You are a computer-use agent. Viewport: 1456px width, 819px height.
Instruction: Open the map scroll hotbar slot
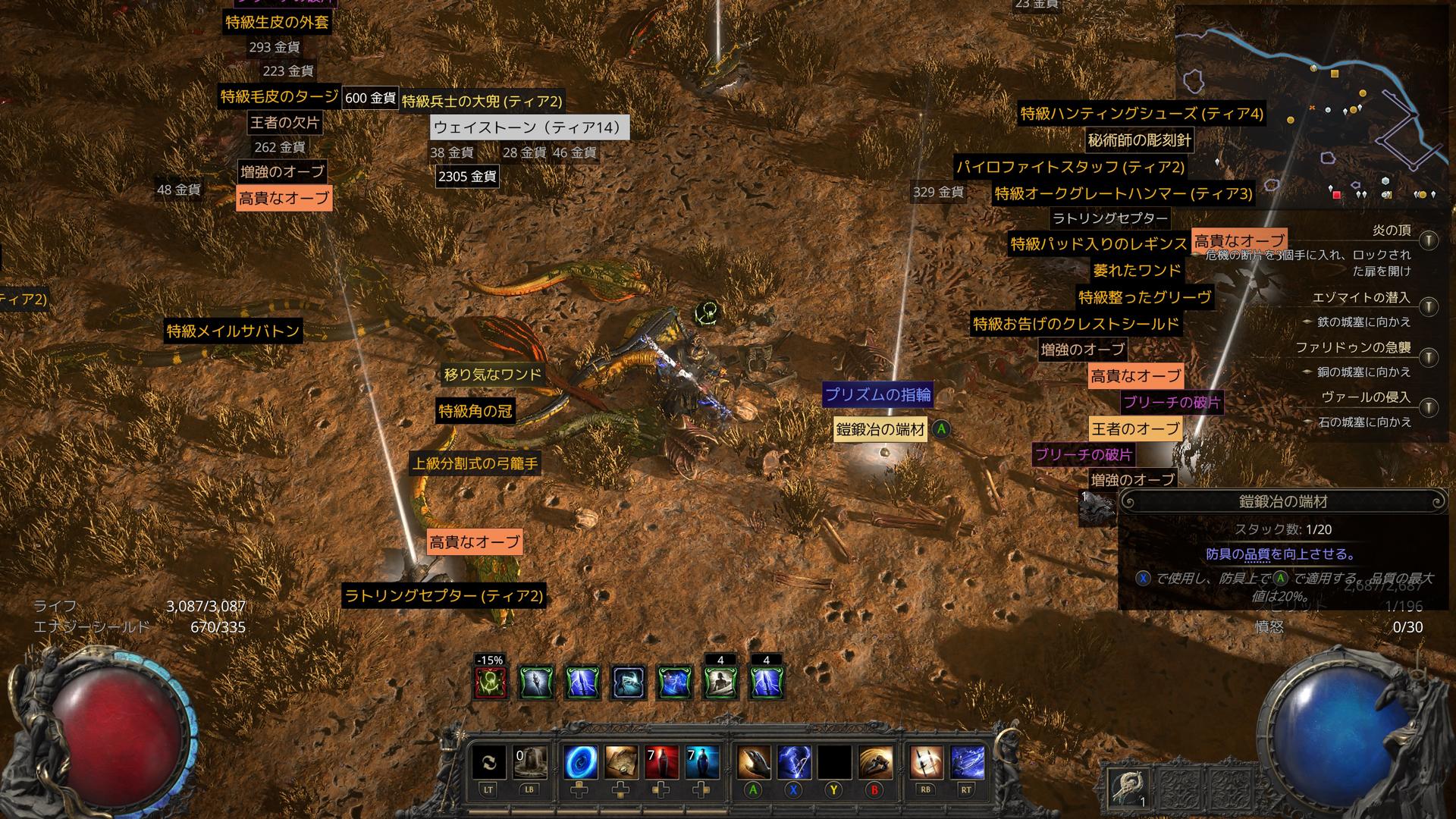point(621,762)
